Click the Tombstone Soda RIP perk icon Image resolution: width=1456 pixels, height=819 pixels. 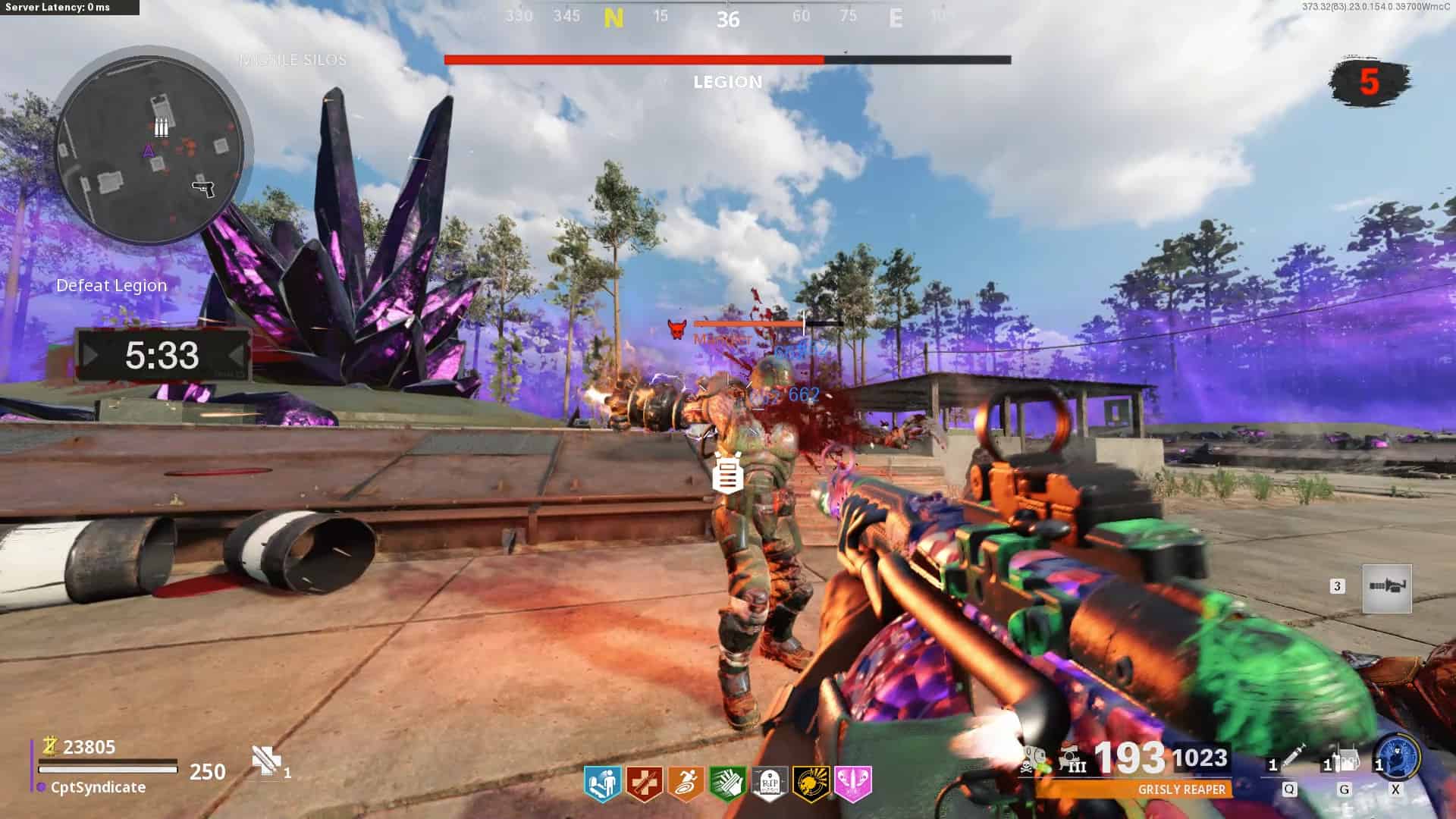click(769, 783)
